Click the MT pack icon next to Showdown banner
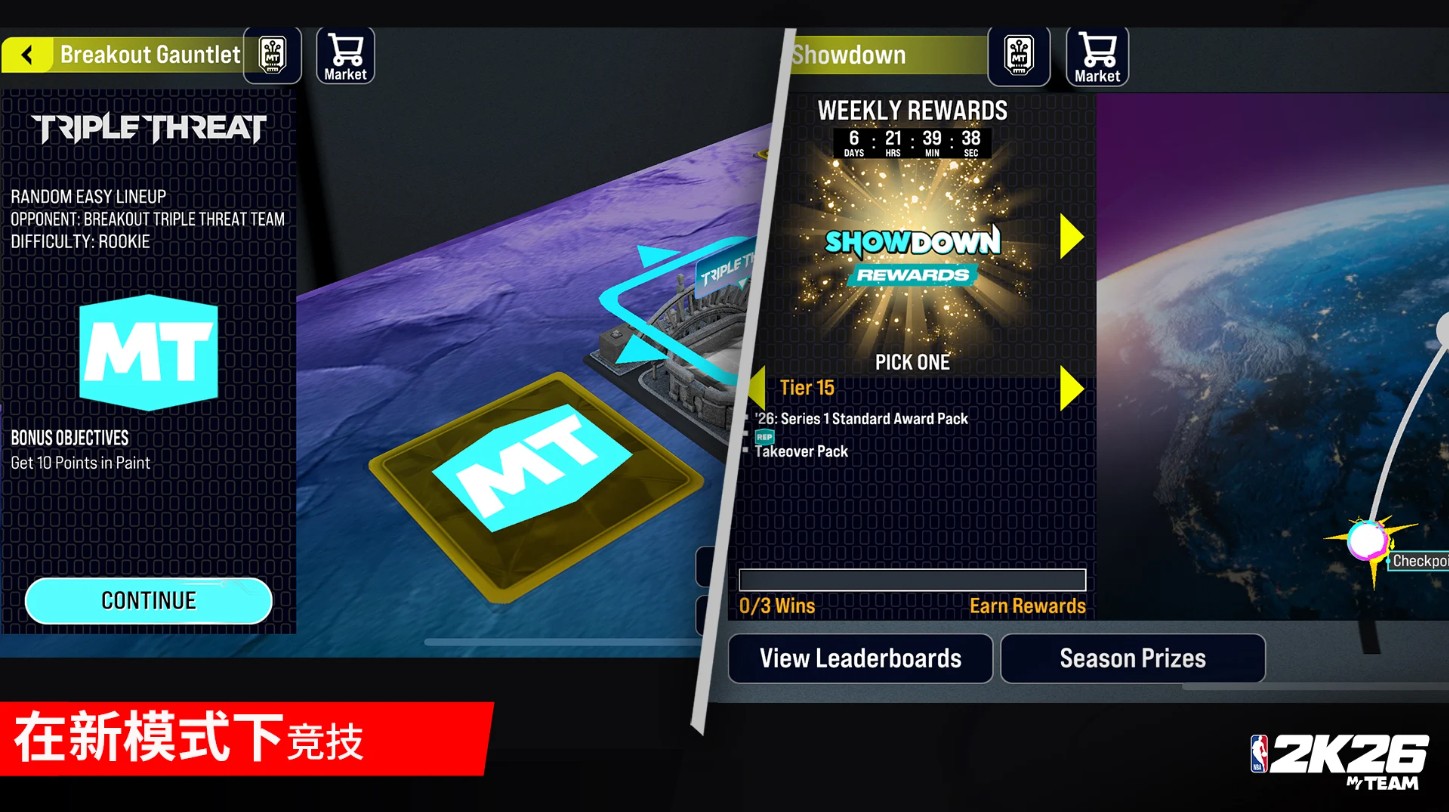The image size is (1449, 812). click(1019, 54)
